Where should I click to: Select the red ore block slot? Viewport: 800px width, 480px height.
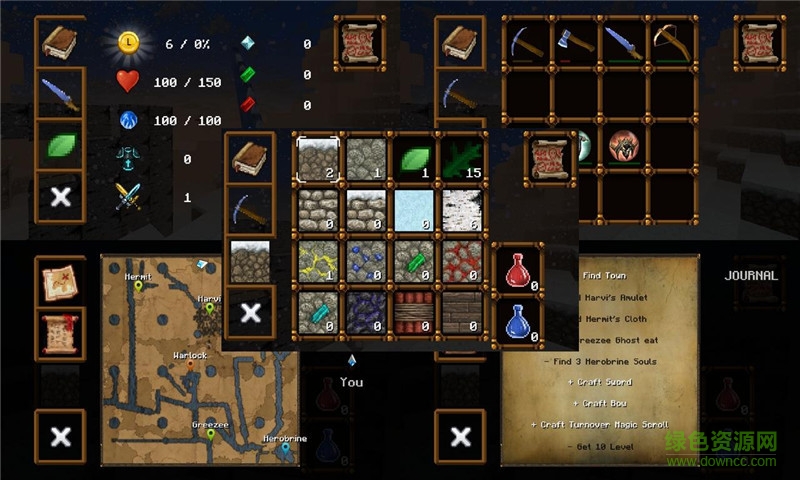click(x=463, y=262)
